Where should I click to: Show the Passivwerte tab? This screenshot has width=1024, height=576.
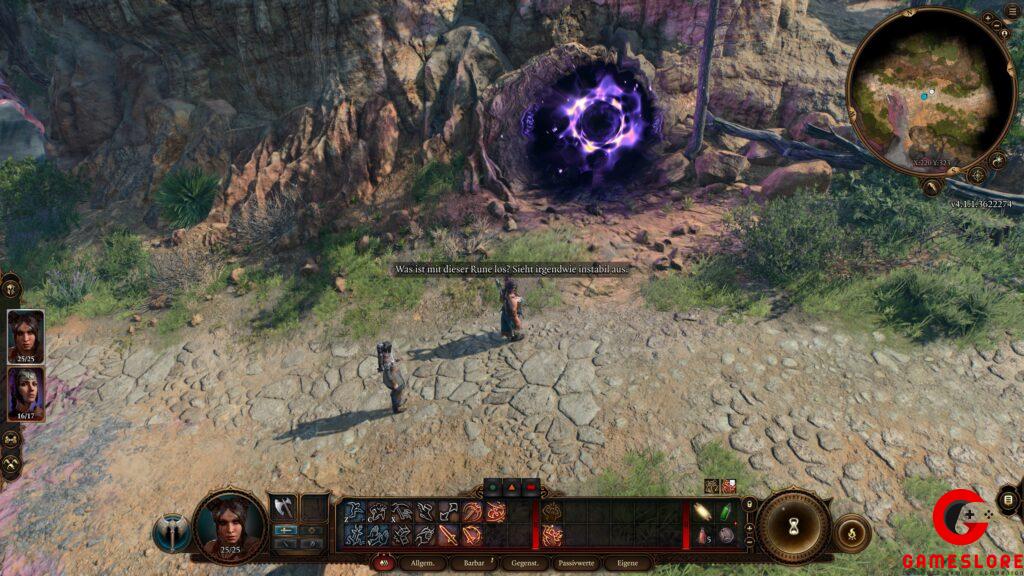(x=578, y=564)
